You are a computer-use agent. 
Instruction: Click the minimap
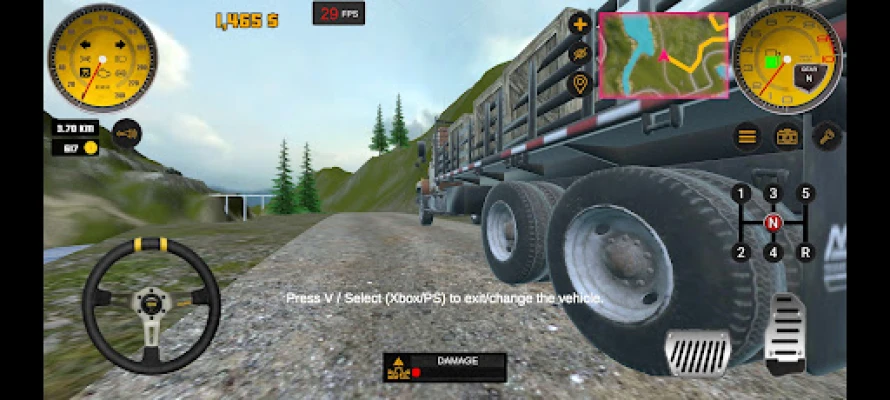tap(663, 56)
